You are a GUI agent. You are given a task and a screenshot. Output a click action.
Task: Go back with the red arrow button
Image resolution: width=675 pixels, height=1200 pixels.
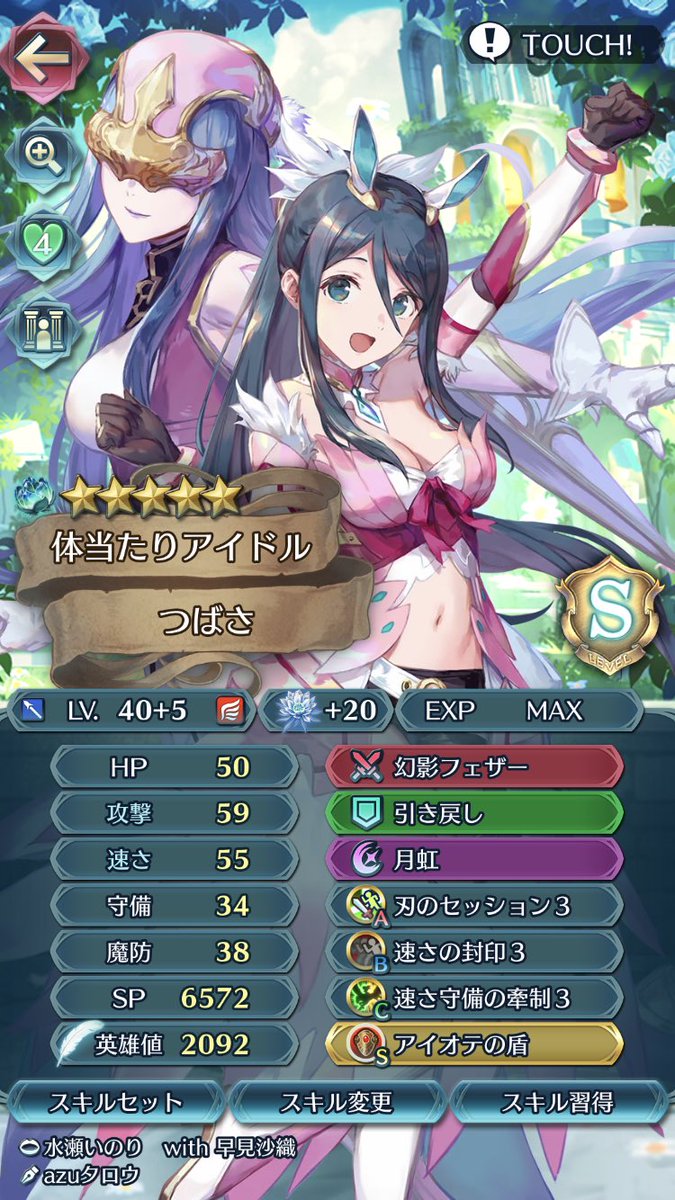(42, 57)
